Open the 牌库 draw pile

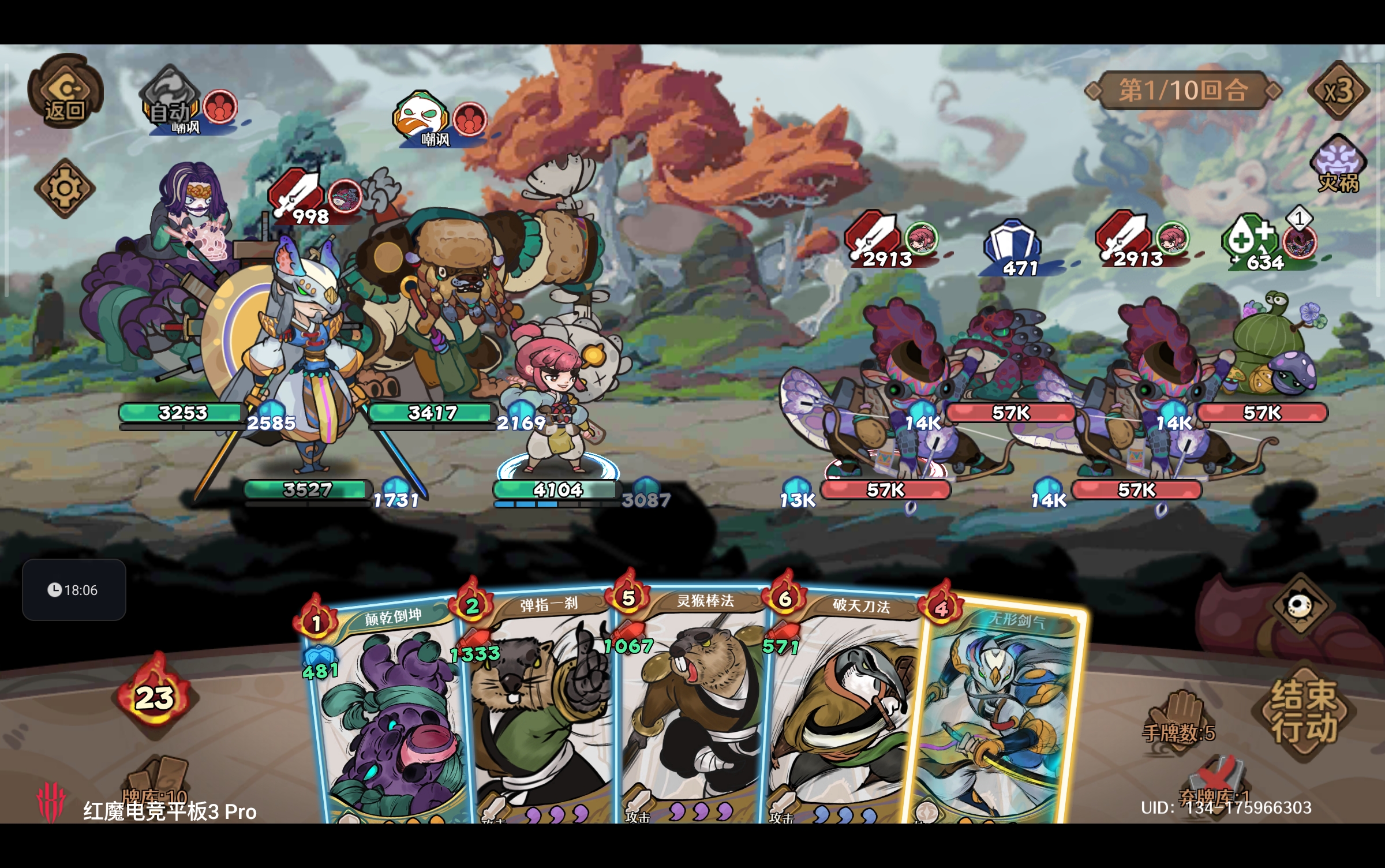(156, 782)
